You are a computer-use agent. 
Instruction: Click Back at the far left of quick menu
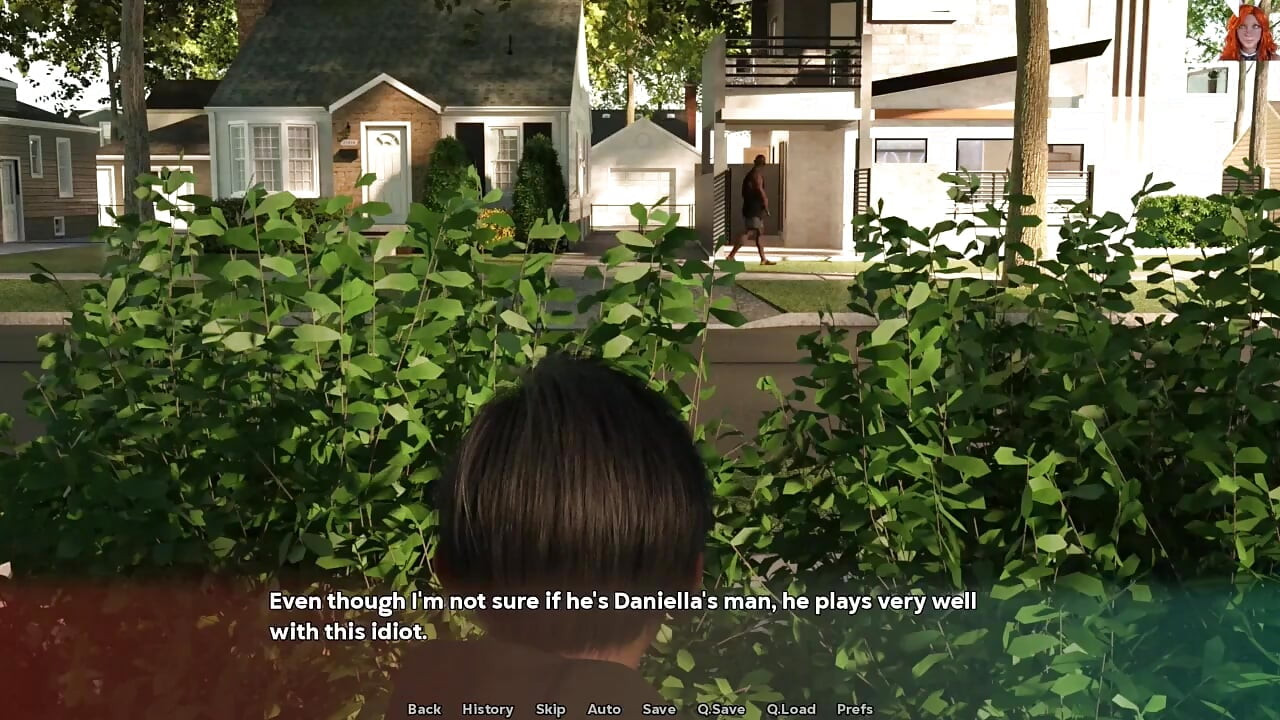(424, 709)
